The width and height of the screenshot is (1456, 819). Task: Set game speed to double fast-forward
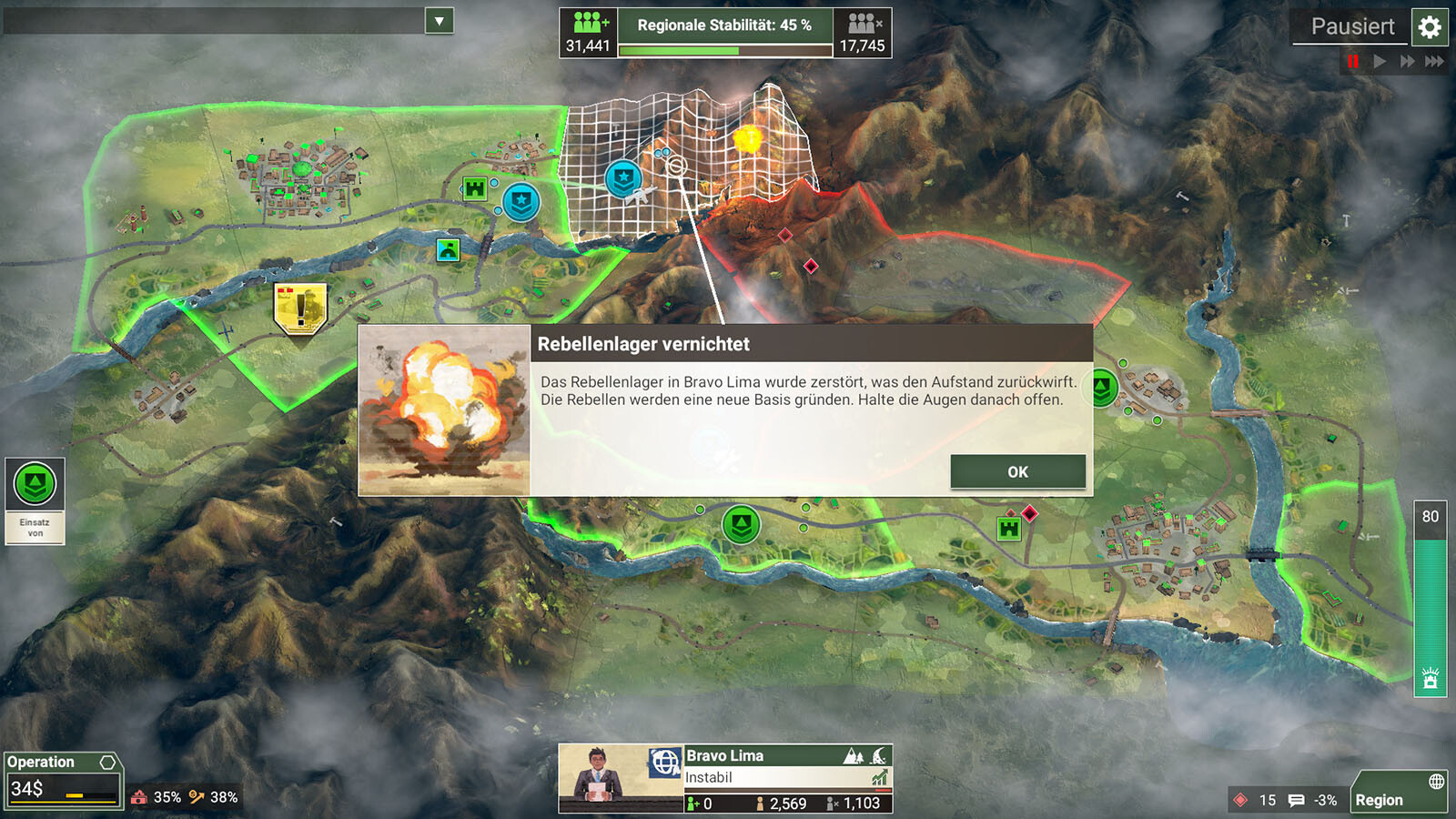1407,61
